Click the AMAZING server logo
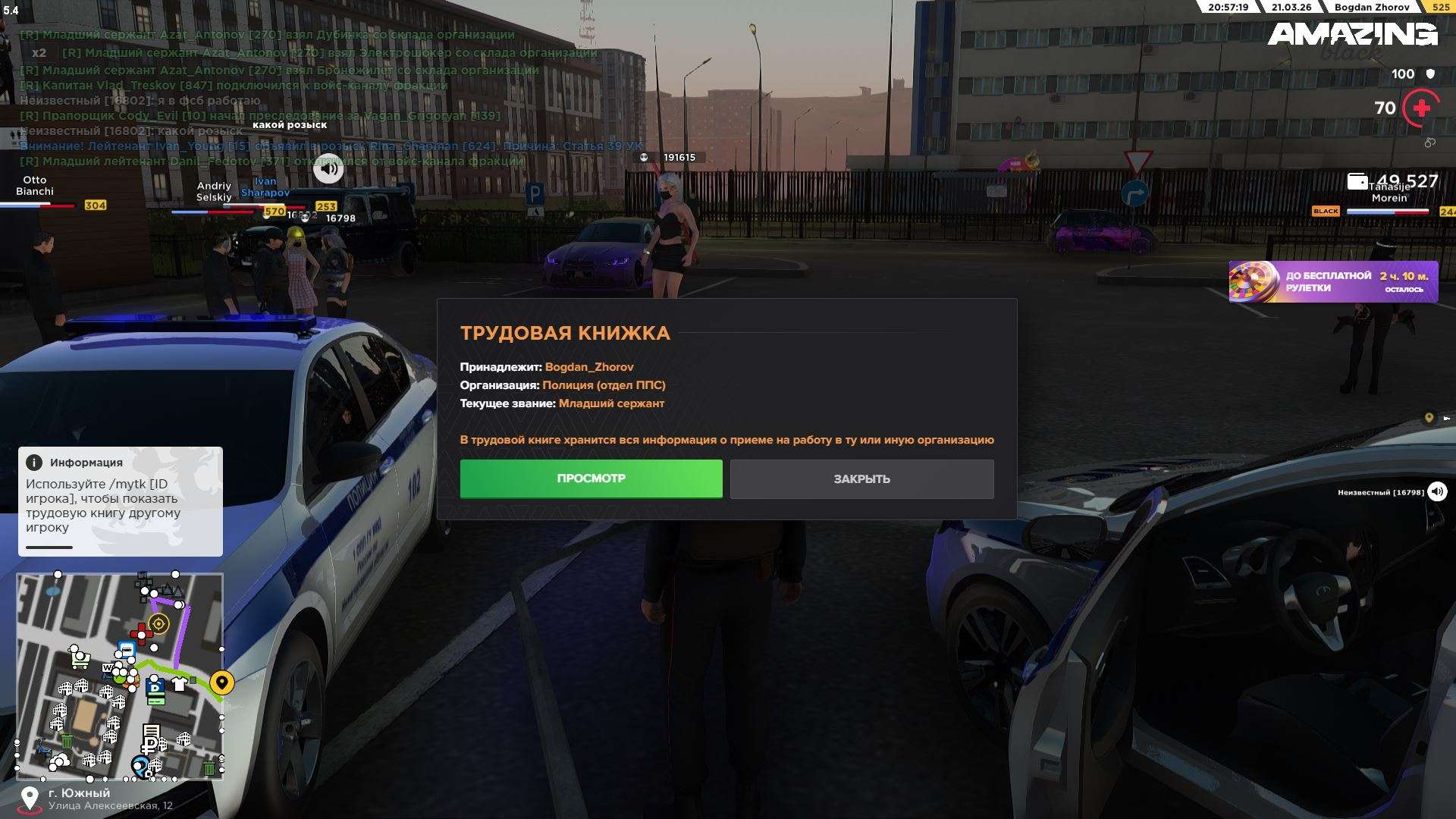This screenshot has height=819, width=1456. click(1352, 35)
